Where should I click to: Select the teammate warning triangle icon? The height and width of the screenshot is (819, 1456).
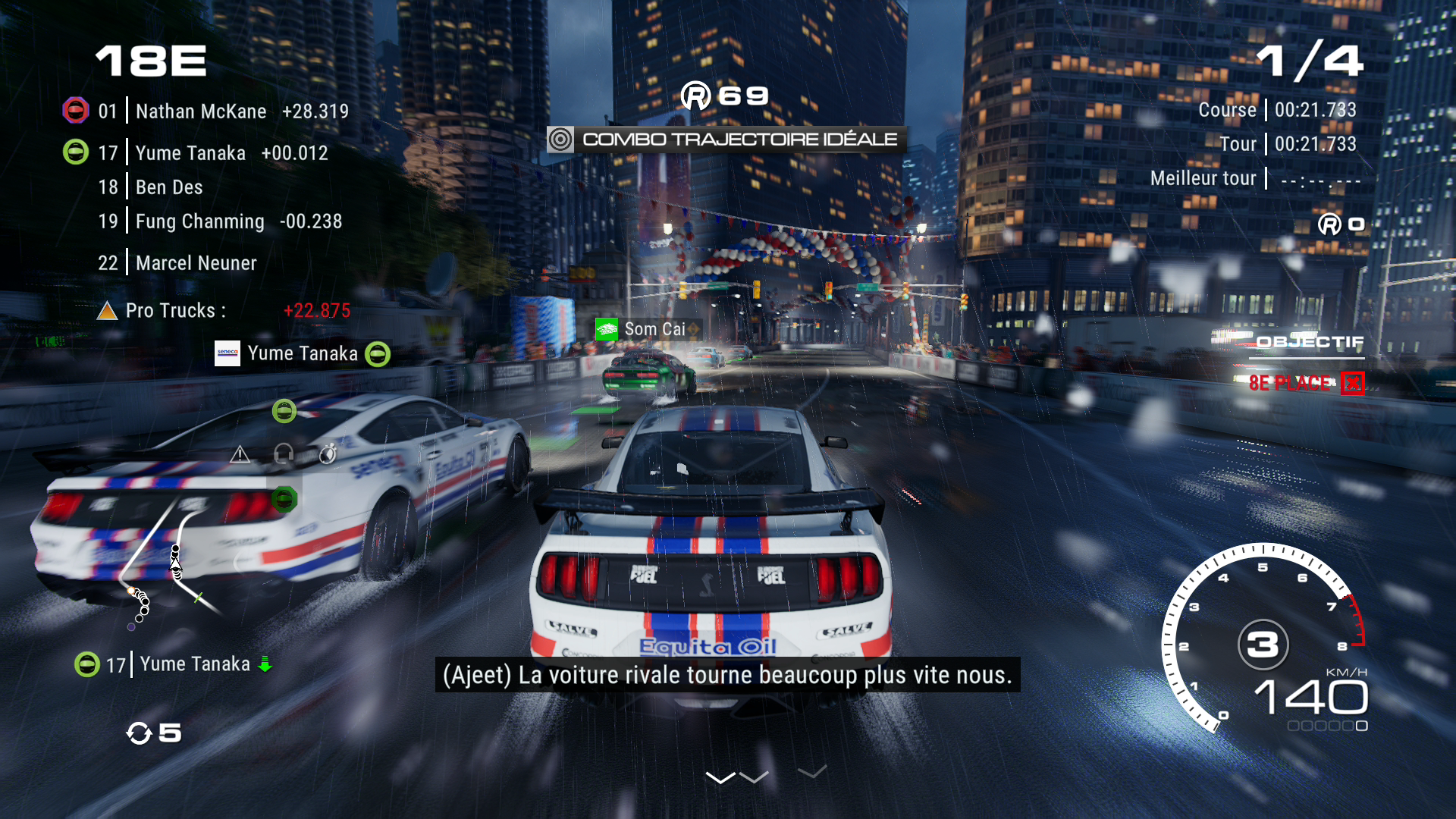[240, 454]
